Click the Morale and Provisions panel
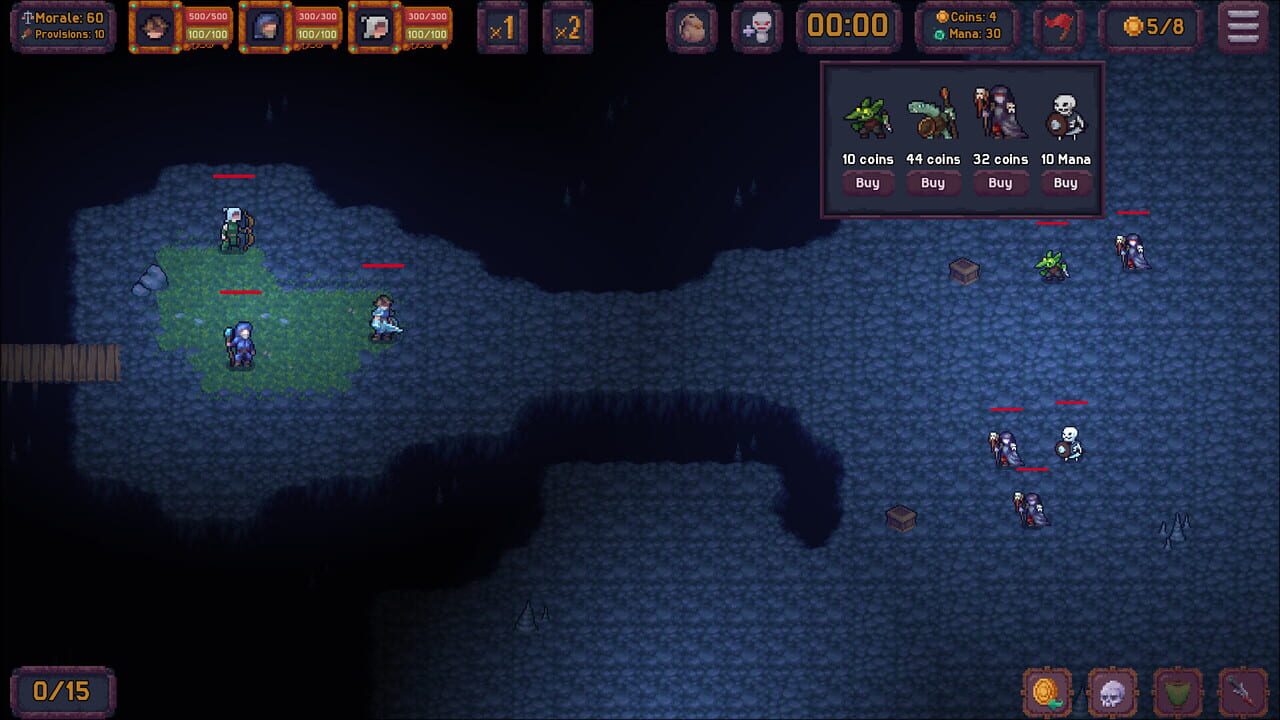The width and height of the screenshot is (1280, 720). [62, 26]
